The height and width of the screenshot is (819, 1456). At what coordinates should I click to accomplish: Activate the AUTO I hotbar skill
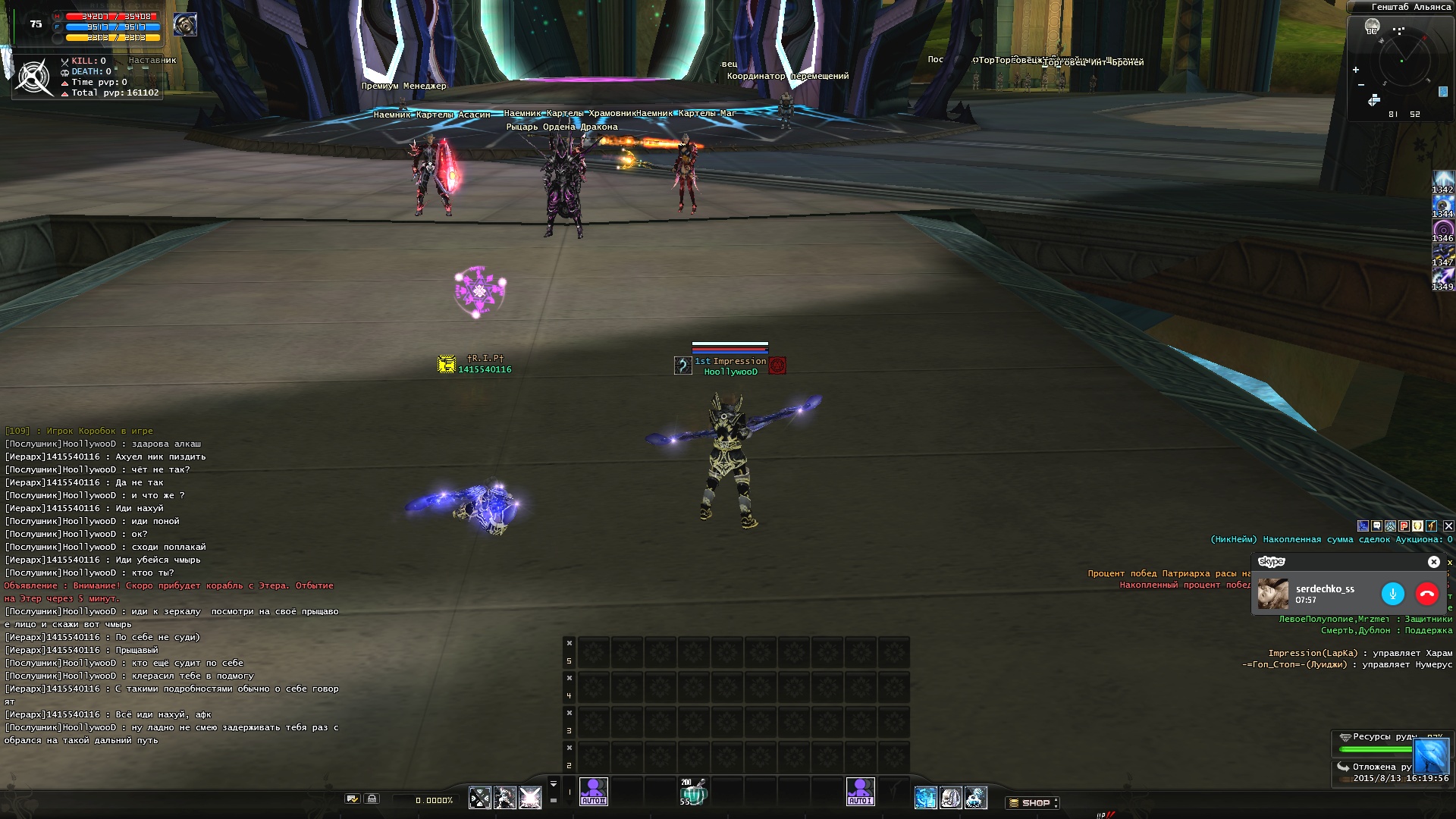[x=860, y=791]
